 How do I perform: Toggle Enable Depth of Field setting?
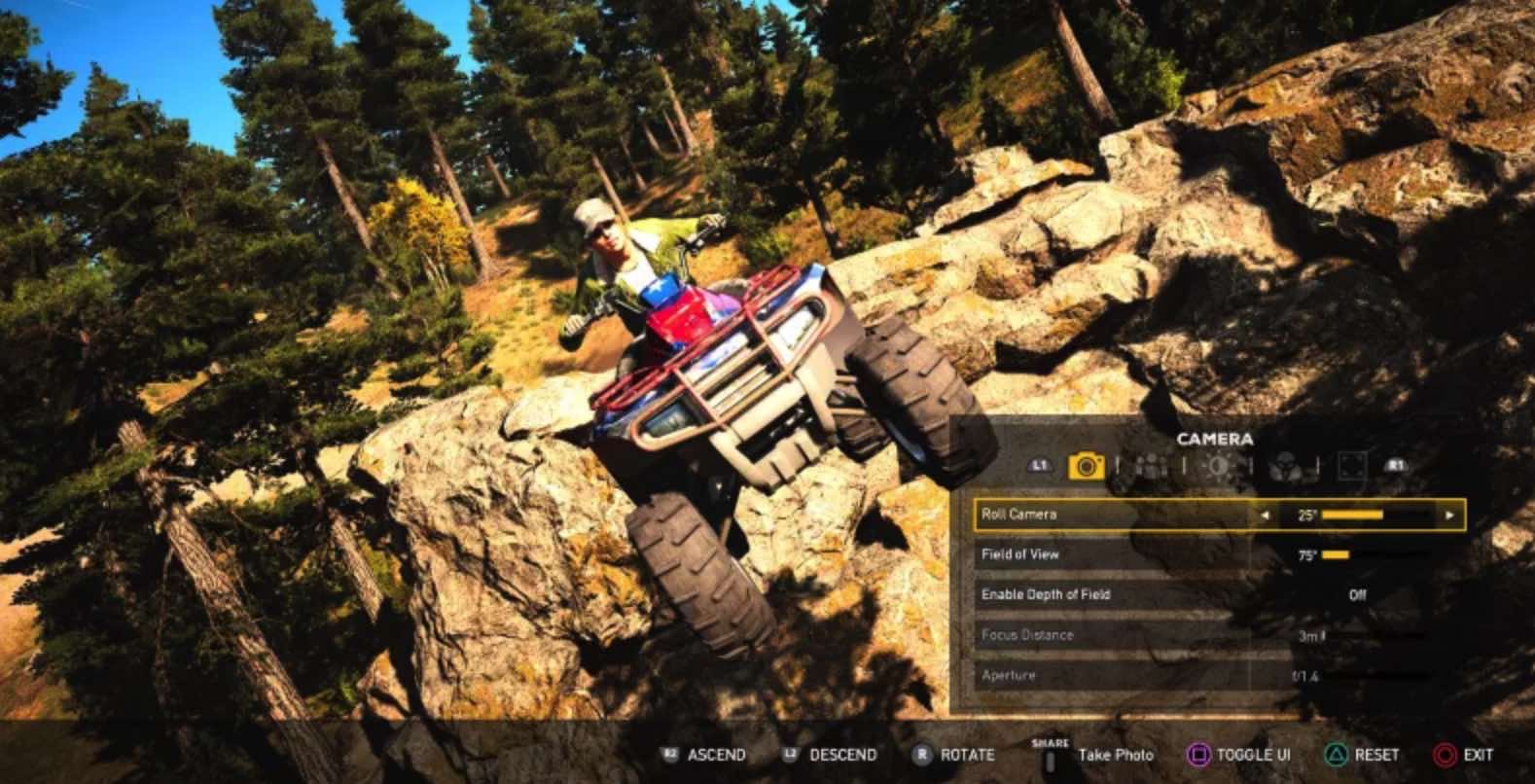pyautogui.click(x=1357, y=594)
